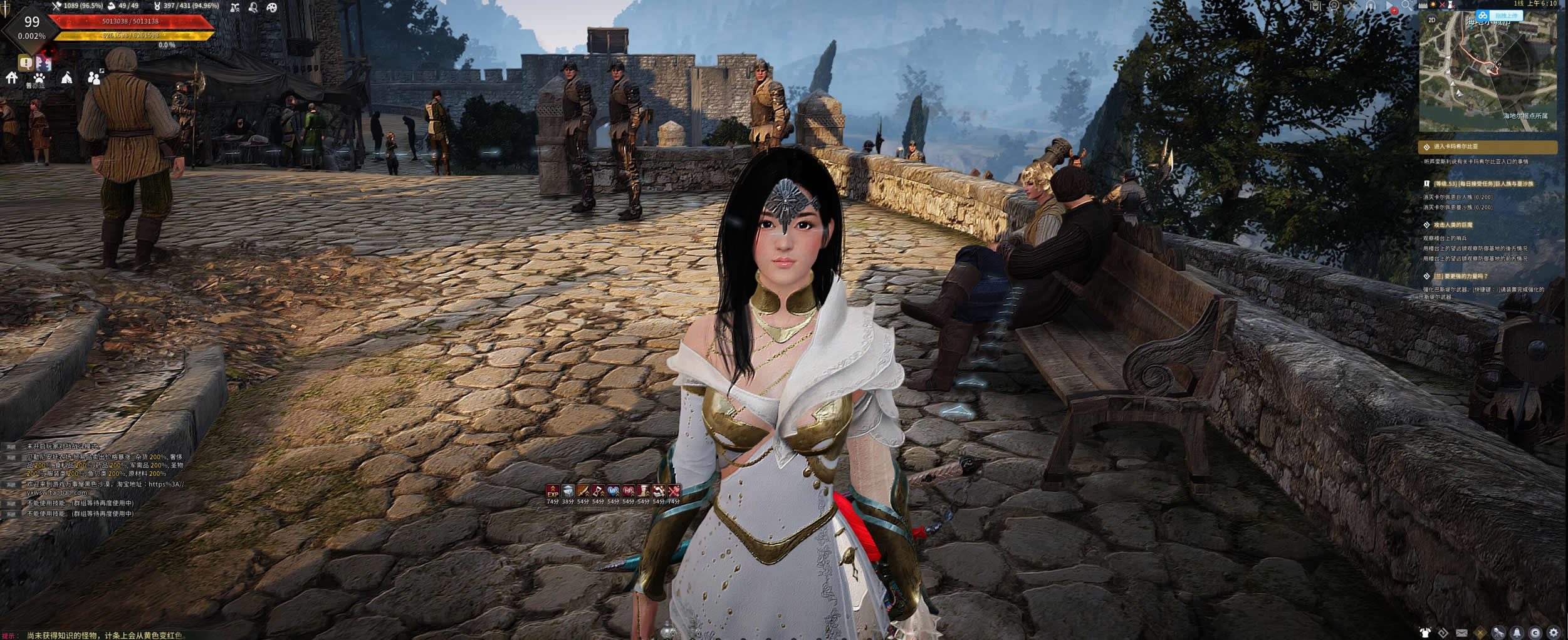This screenshot has height=640, width=1568.
Task: Toggle the minimap 2D view button
Action: 1431,20
